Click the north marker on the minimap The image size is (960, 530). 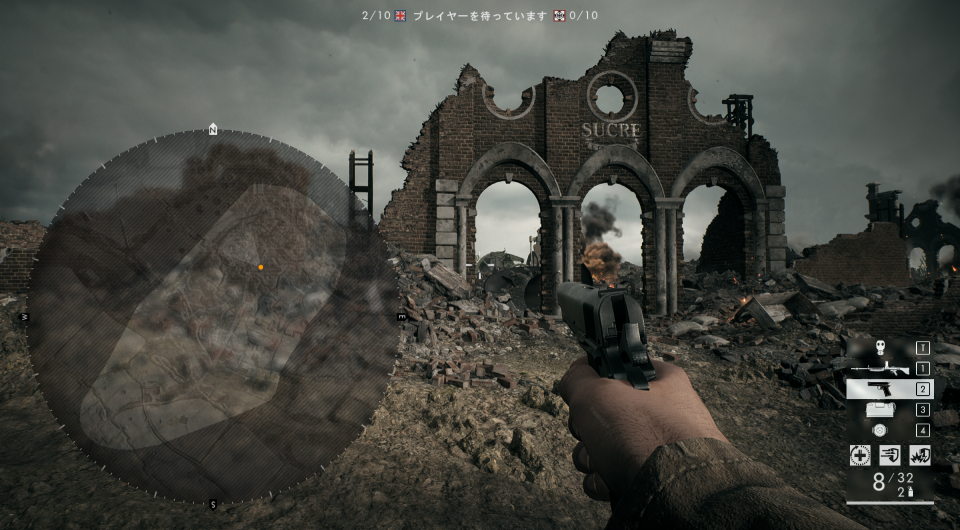click(x=212, y=129)
